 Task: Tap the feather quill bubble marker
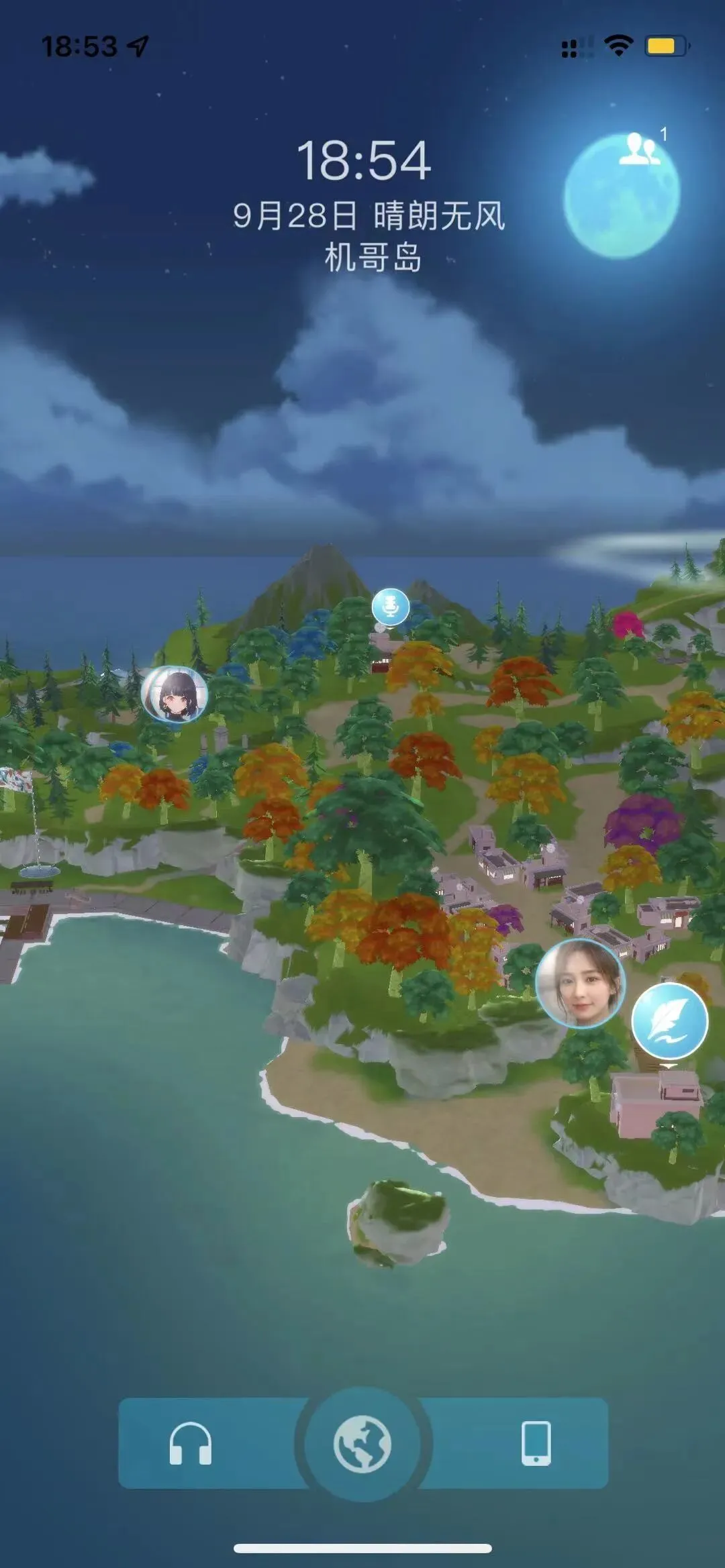[x=669, y=1021]
